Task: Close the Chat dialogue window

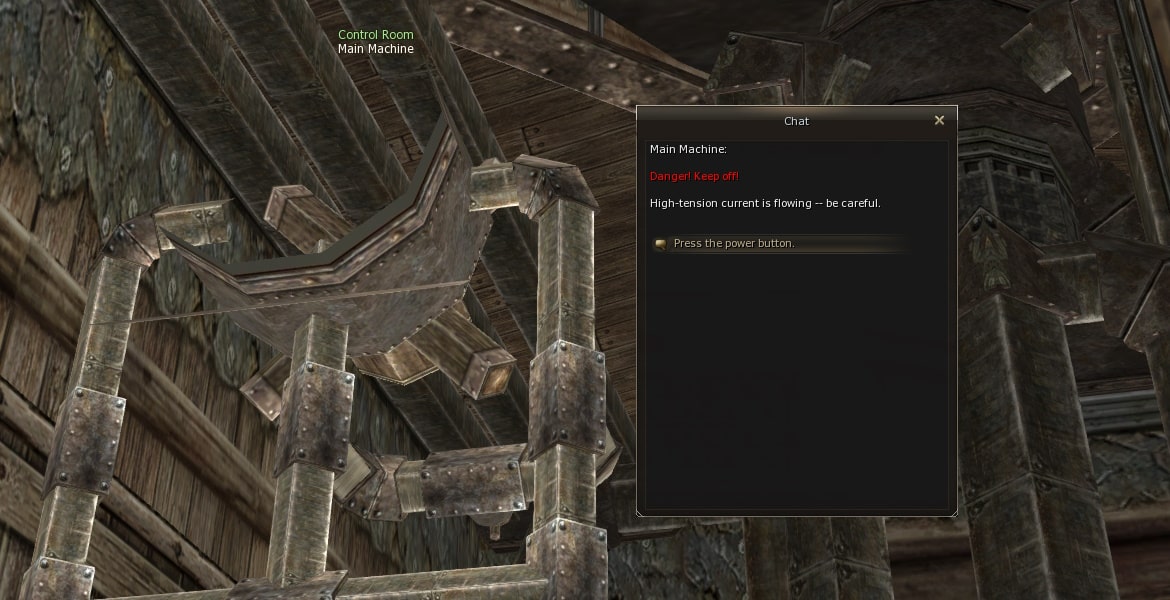Action: 939,121
